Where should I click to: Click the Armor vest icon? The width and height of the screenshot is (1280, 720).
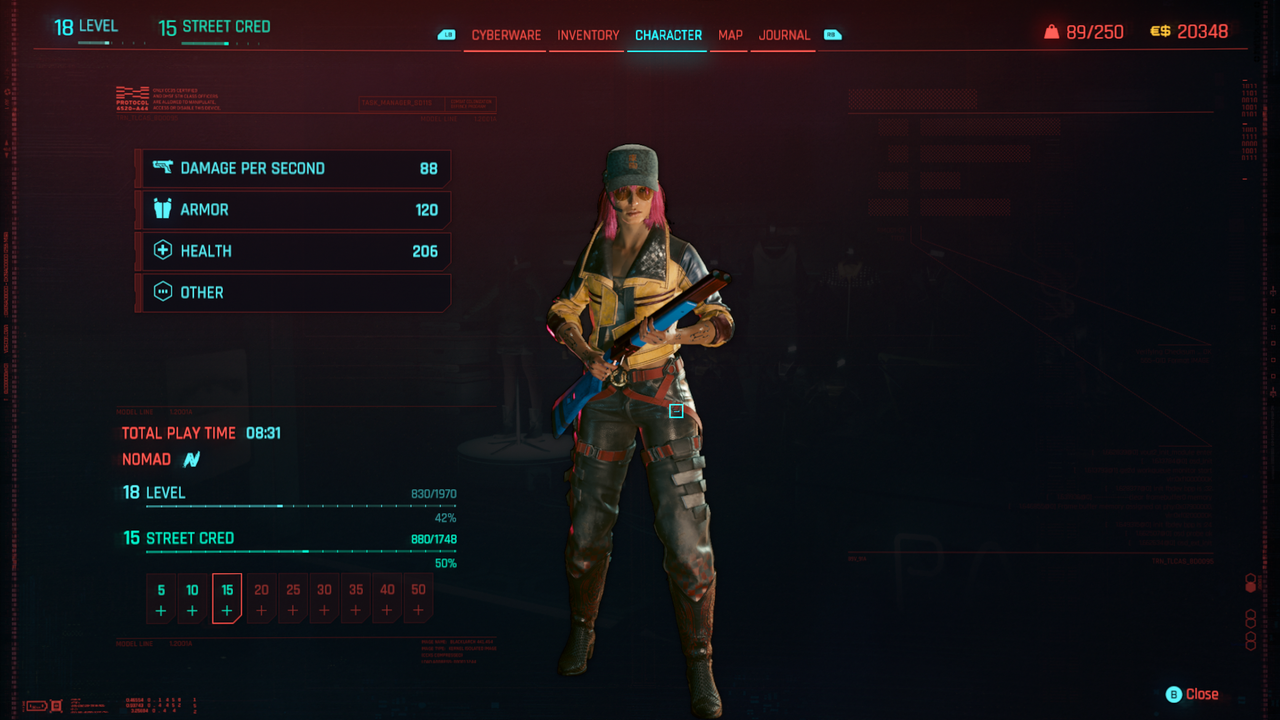click(162, 209)
